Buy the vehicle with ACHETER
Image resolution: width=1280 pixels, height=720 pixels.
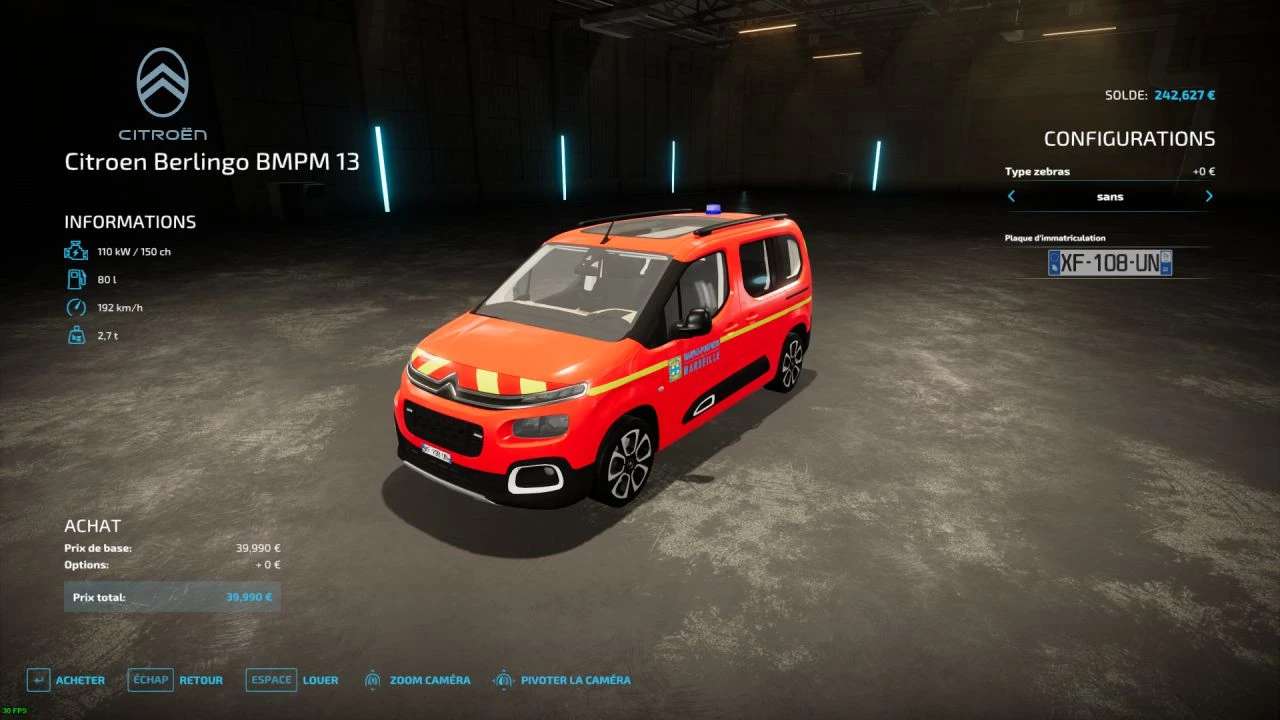67,680
